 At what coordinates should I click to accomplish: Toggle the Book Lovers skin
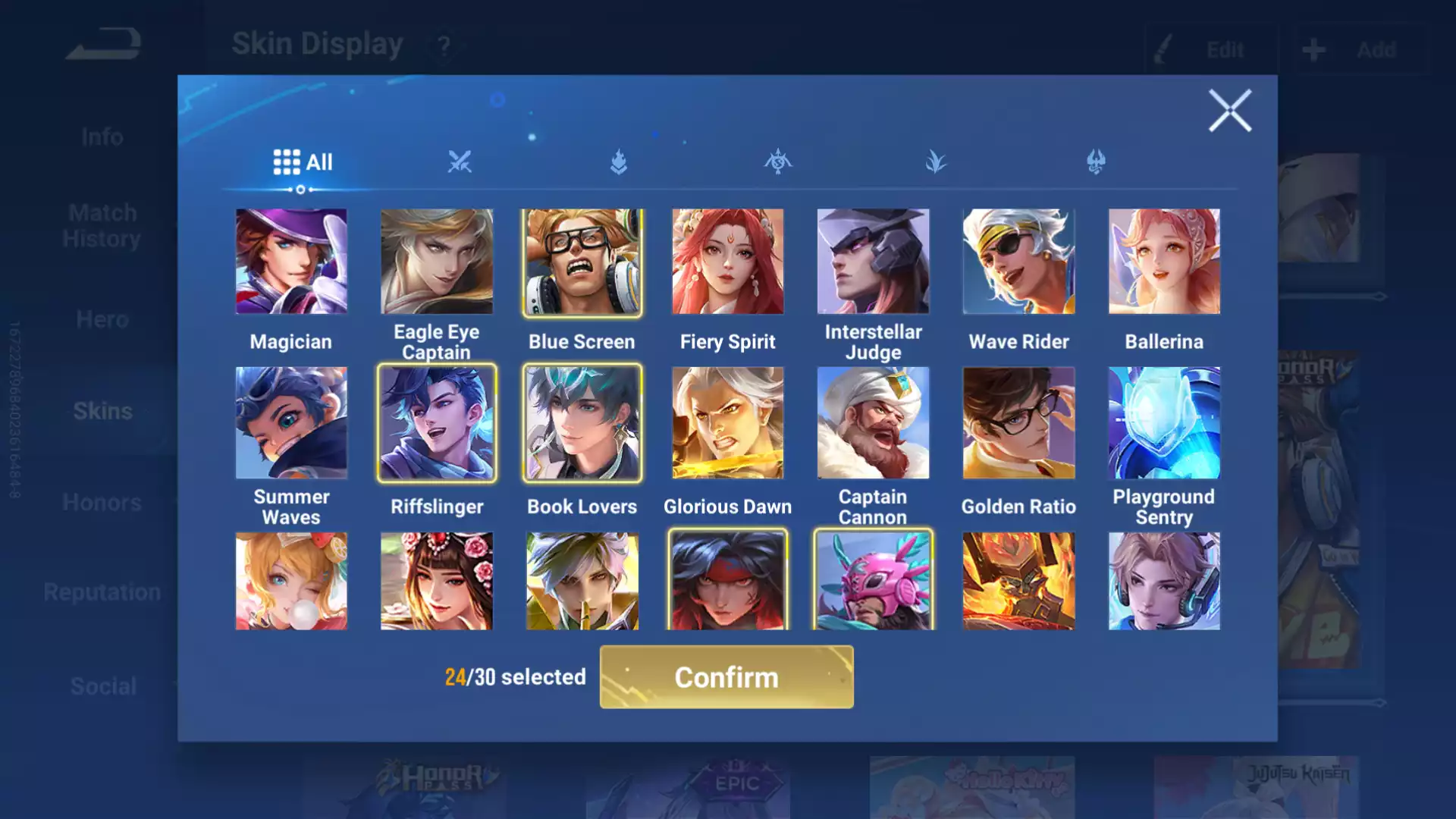pyautogui.click(x=582, y=423)
